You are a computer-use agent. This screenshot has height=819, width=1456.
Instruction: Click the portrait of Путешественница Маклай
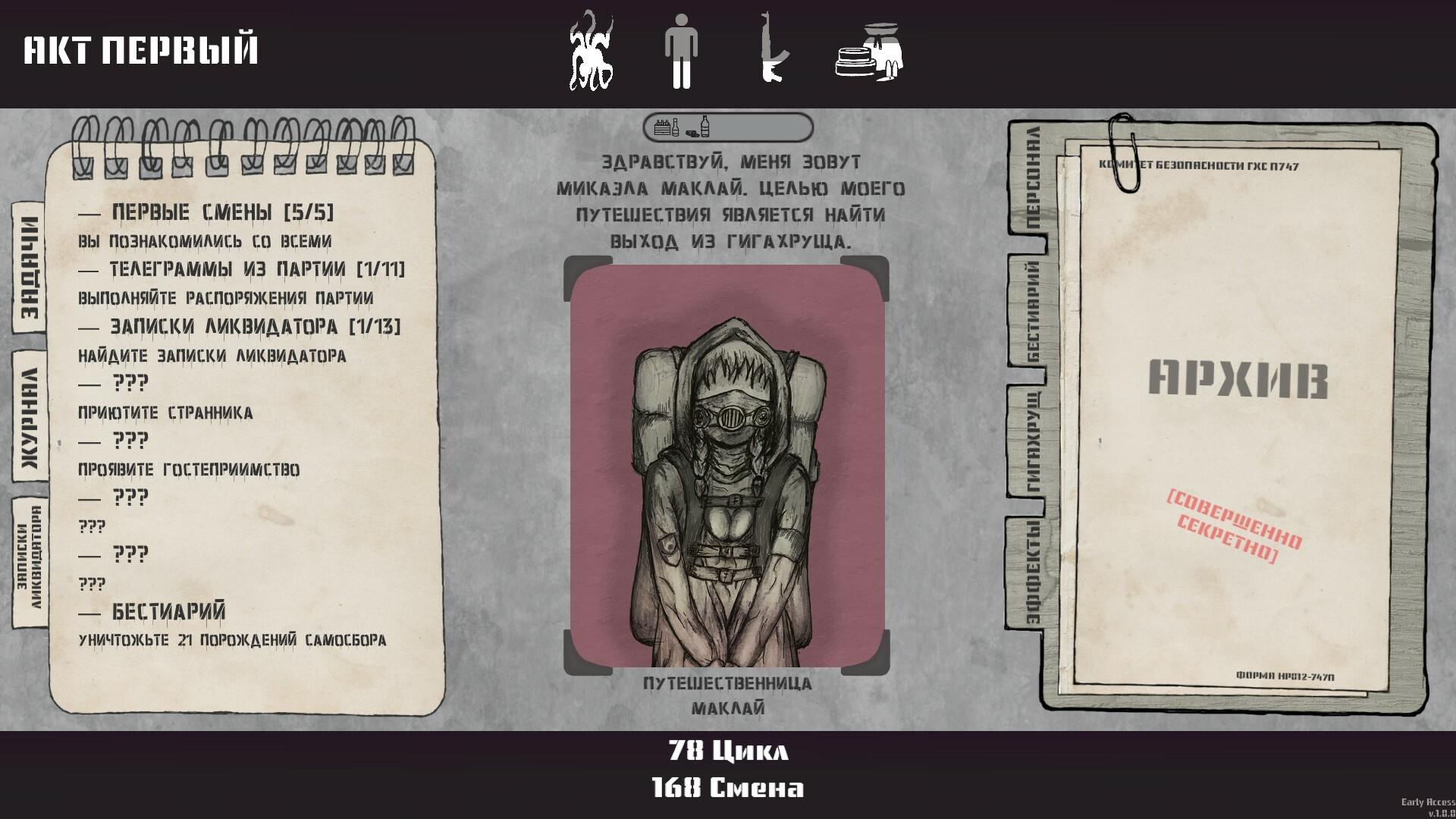click(x=726, y=466)
